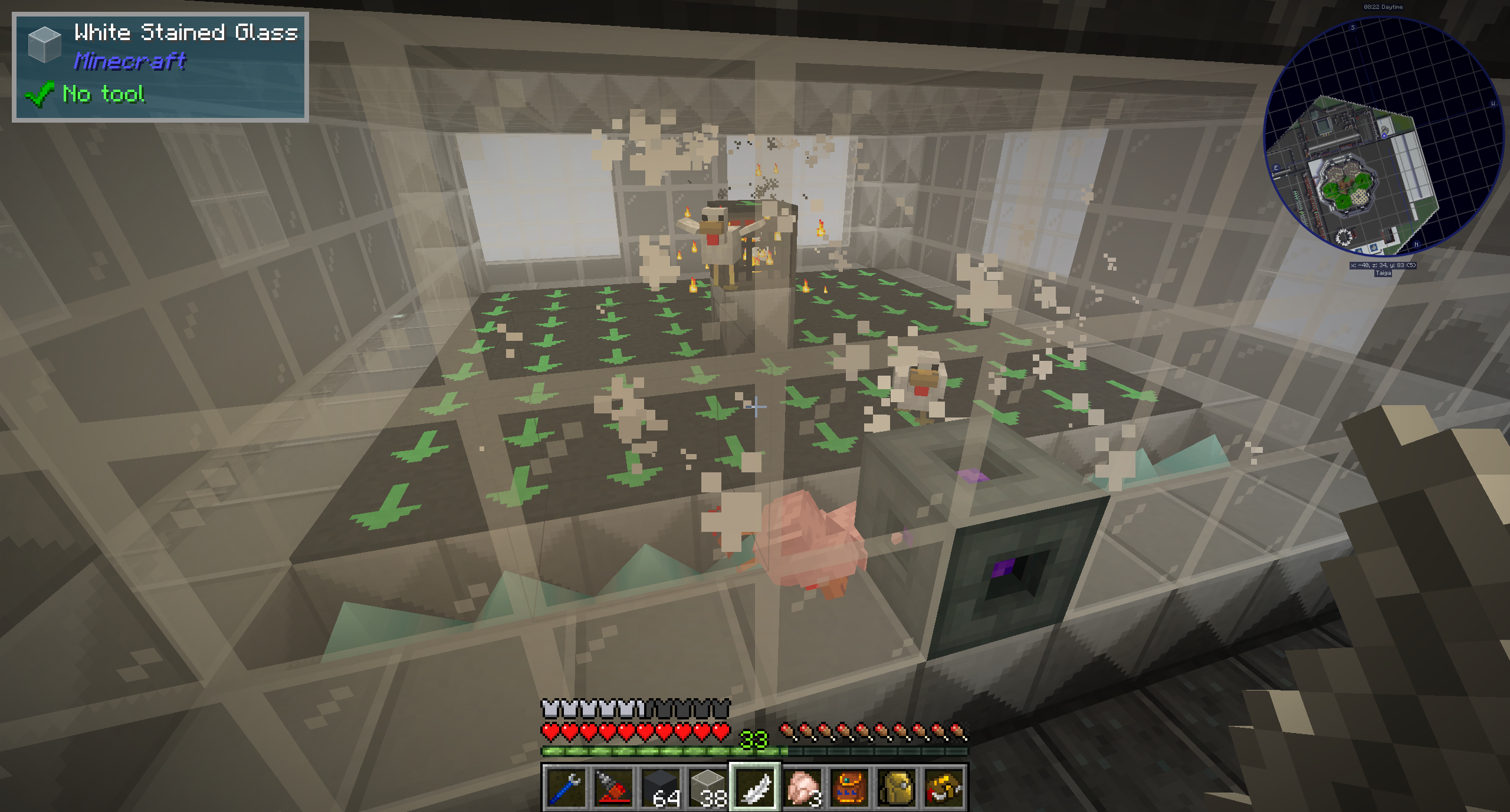Select the red drill tool slot
The width and height of the screenshot is (1510, 812).
613,787
